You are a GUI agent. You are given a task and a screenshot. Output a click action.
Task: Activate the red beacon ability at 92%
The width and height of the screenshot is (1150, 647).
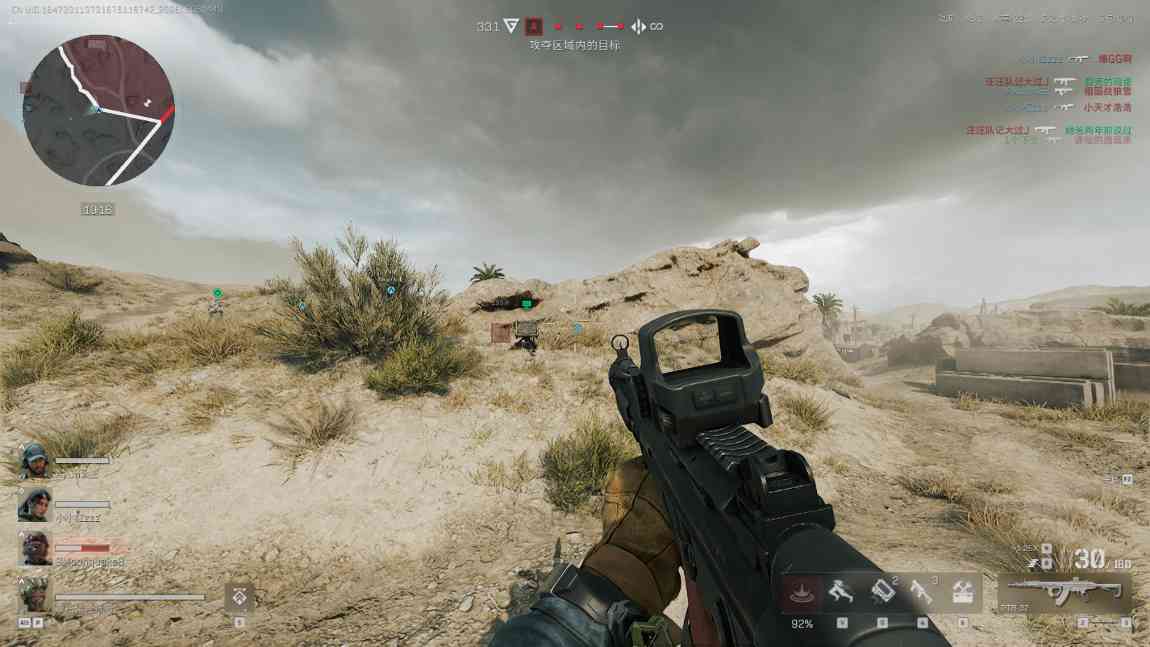point(801,594)
